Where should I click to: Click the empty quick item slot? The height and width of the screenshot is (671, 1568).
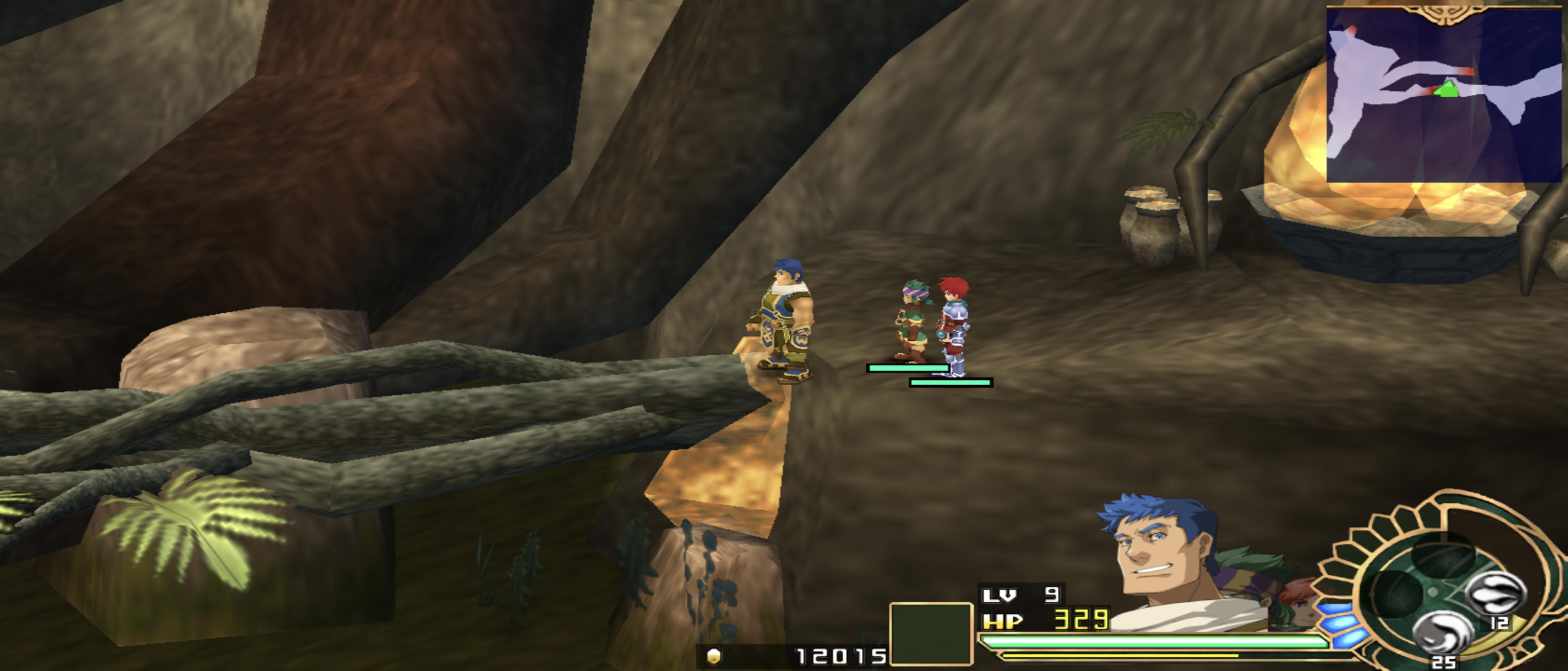pyautogui.click(x=930, y=633)
